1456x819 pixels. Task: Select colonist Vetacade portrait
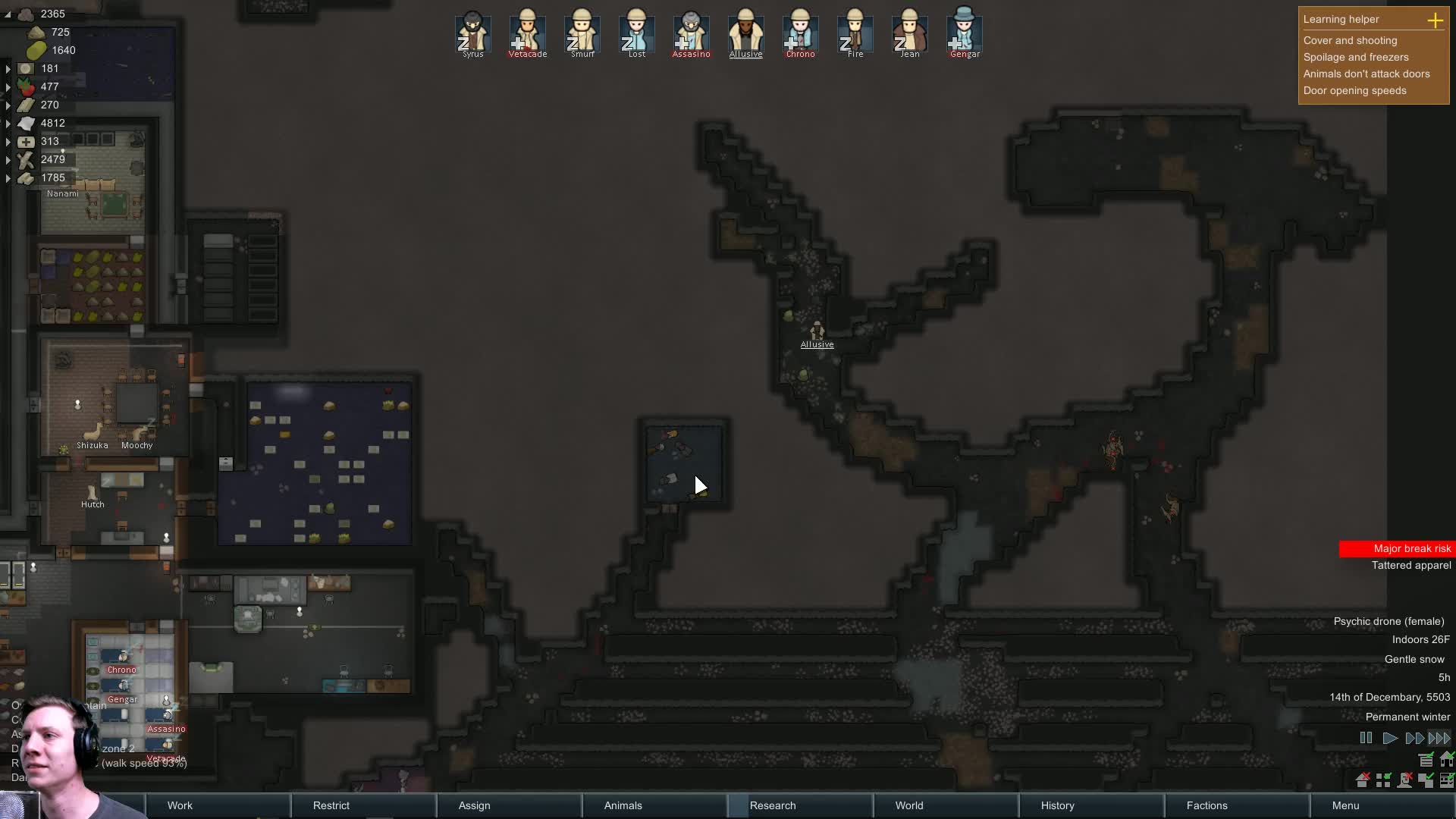pyautogui.click(x=528, y=33)
